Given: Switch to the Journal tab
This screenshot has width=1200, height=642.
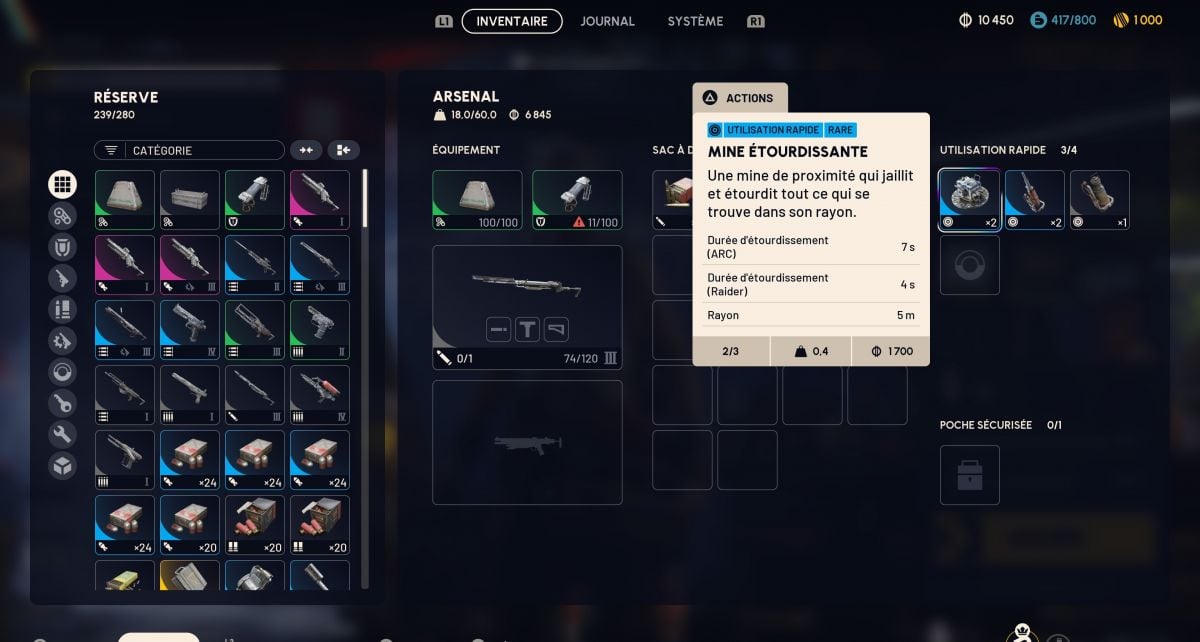Looking at the screenshot, I should point(607,21).
